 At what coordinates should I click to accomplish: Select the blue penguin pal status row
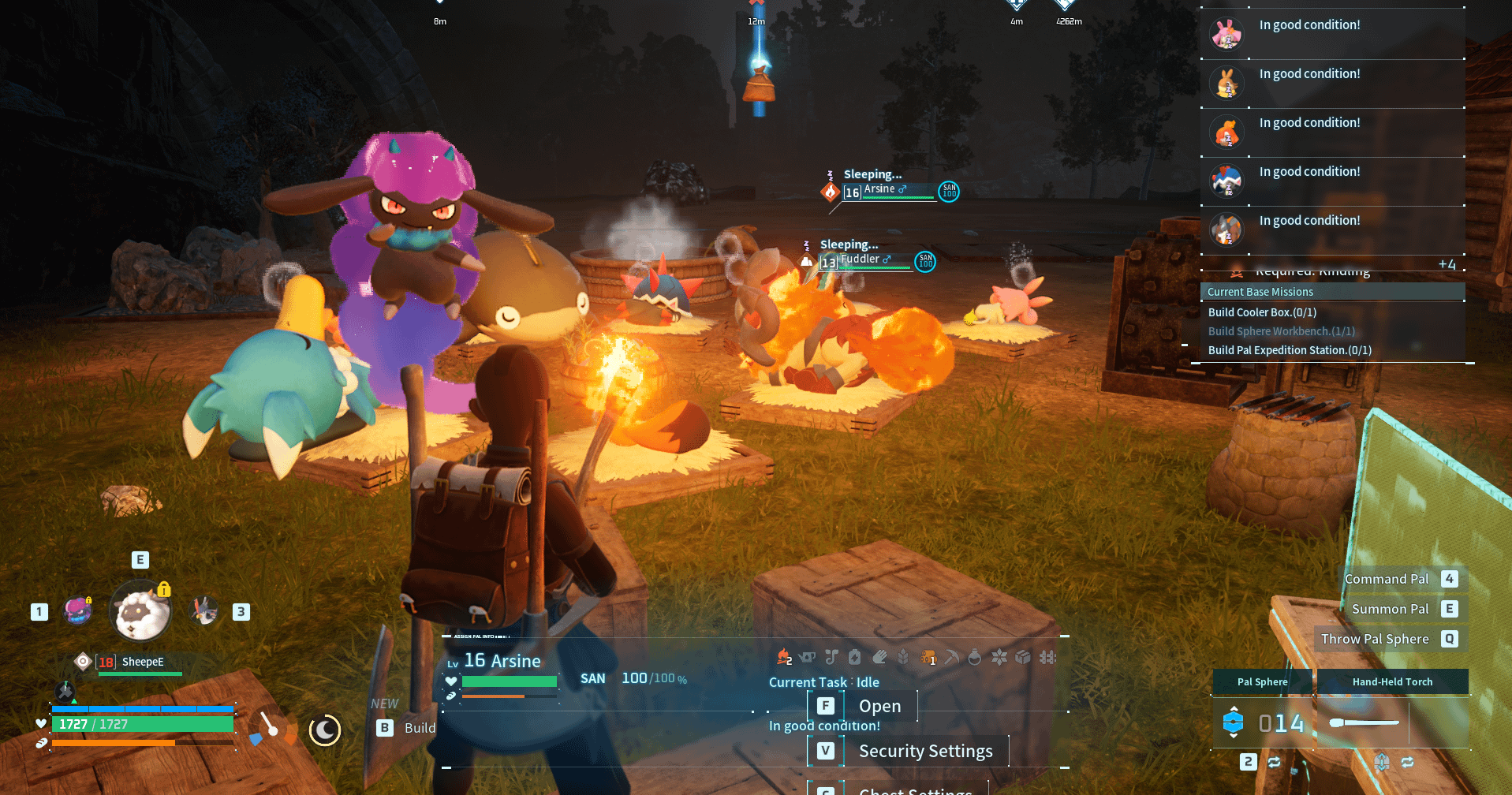1332,181
